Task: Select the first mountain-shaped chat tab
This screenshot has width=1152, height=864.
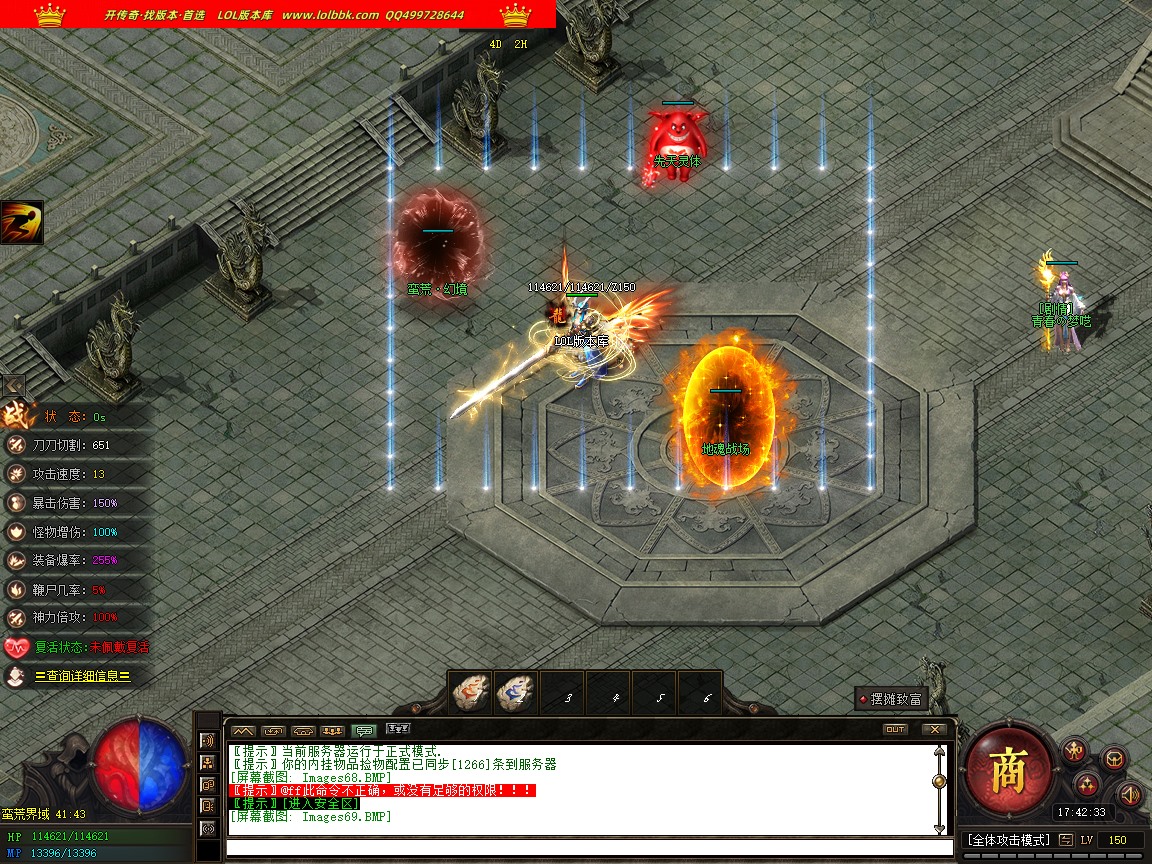Action: point(243,730)
